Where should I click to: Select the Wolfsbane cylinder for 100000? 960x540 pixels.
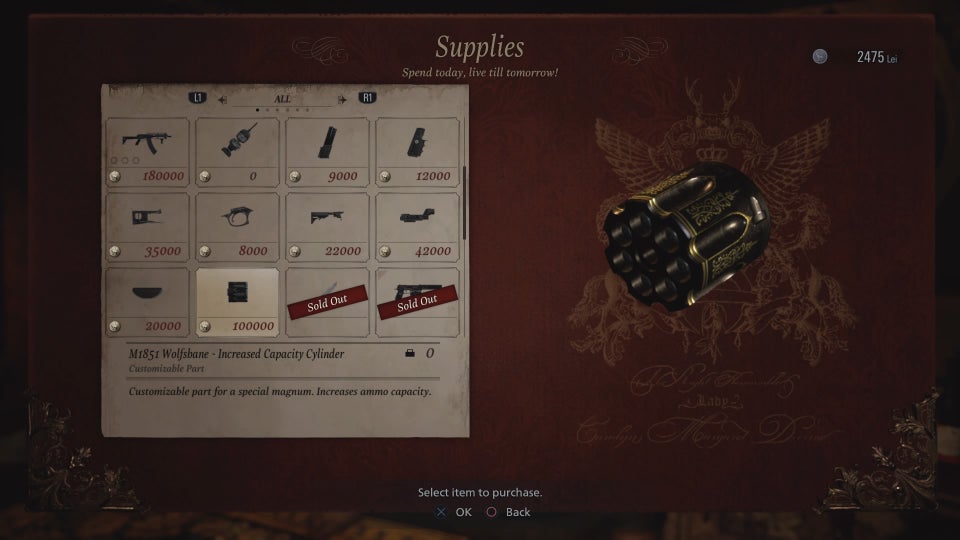coord(237,301)
